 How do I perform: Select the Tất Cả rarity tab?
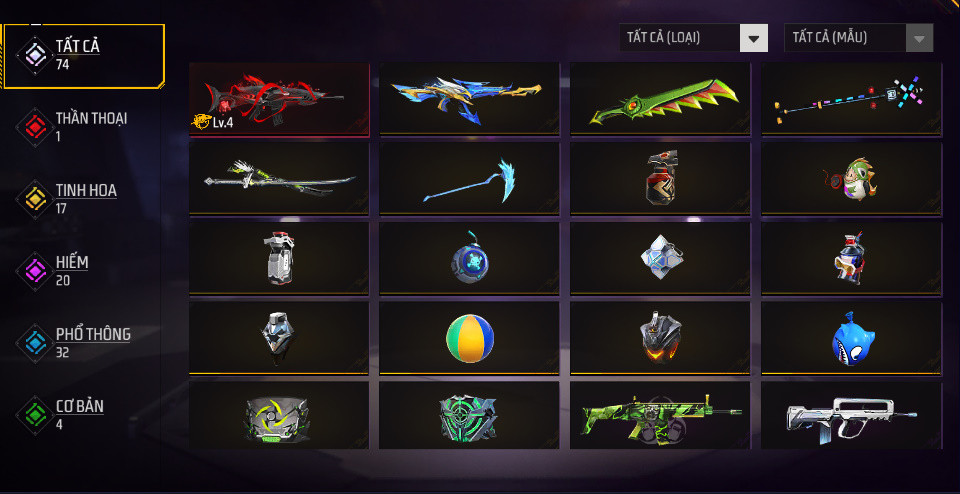(x=83, y=55)
